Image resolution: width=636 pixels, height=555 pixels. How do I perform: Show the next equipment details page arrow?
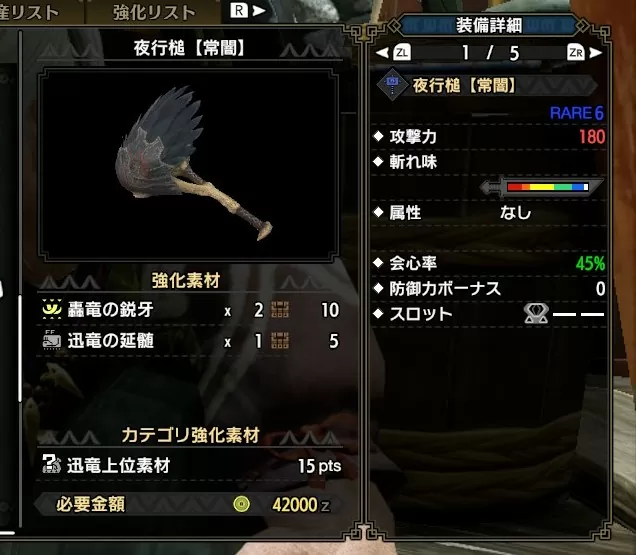[596, 51]
